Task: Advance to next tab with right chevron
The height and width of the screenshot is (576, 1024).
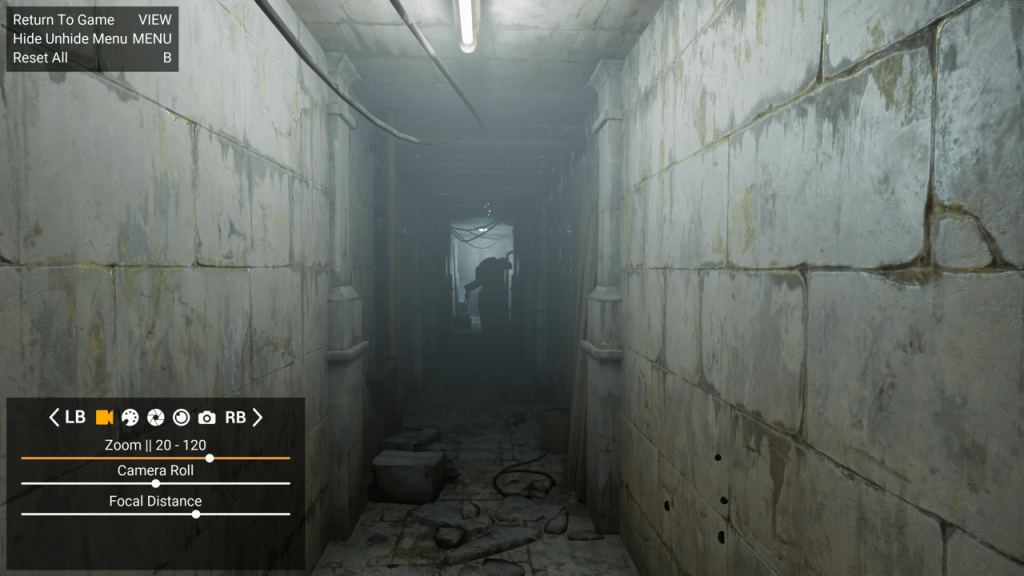Action: [257, 417]
